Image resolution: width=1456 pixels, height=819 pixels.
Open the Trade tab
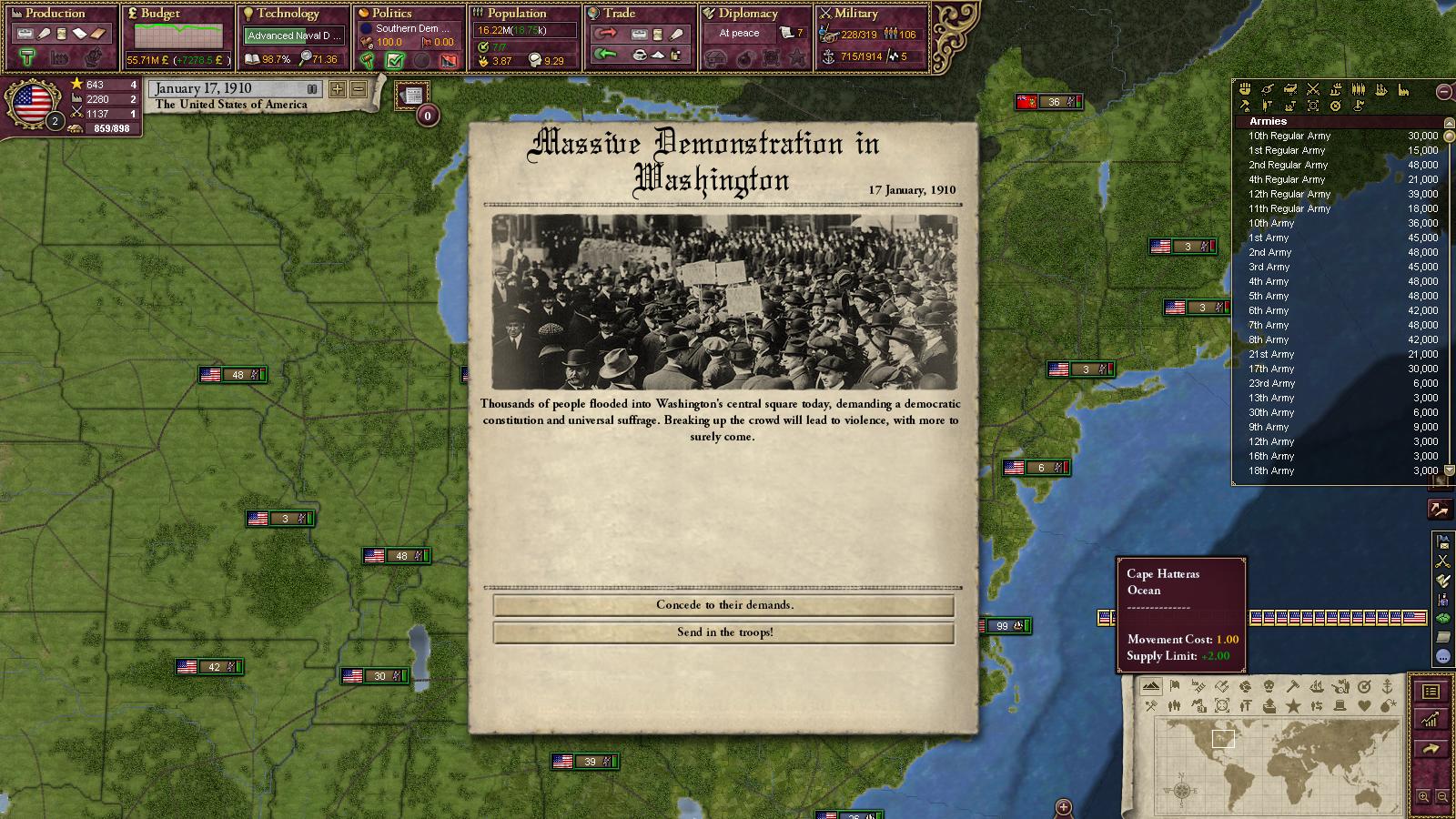coord(619,14)
